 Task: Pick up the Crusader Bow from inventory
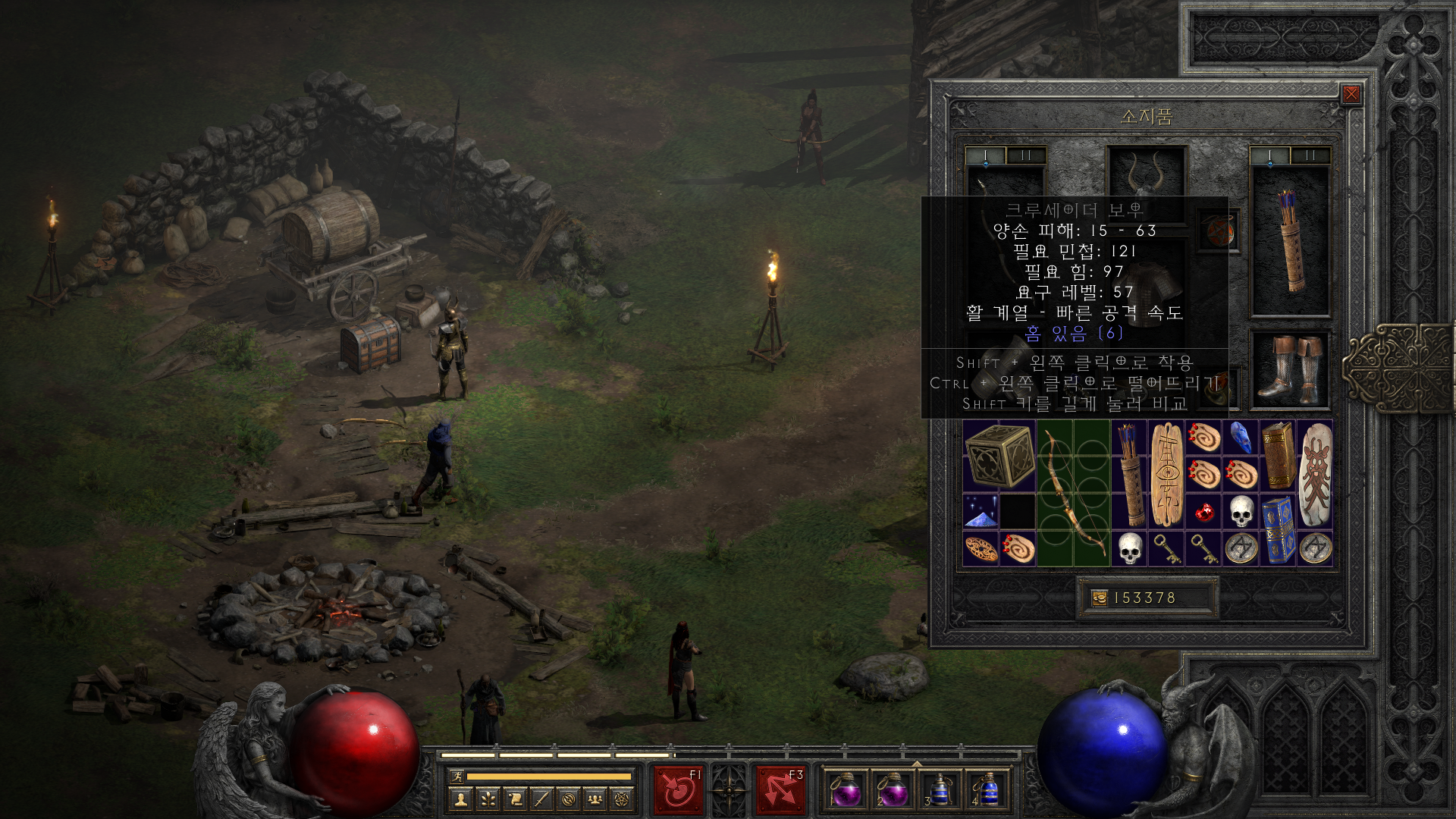tap(1072, 493)
